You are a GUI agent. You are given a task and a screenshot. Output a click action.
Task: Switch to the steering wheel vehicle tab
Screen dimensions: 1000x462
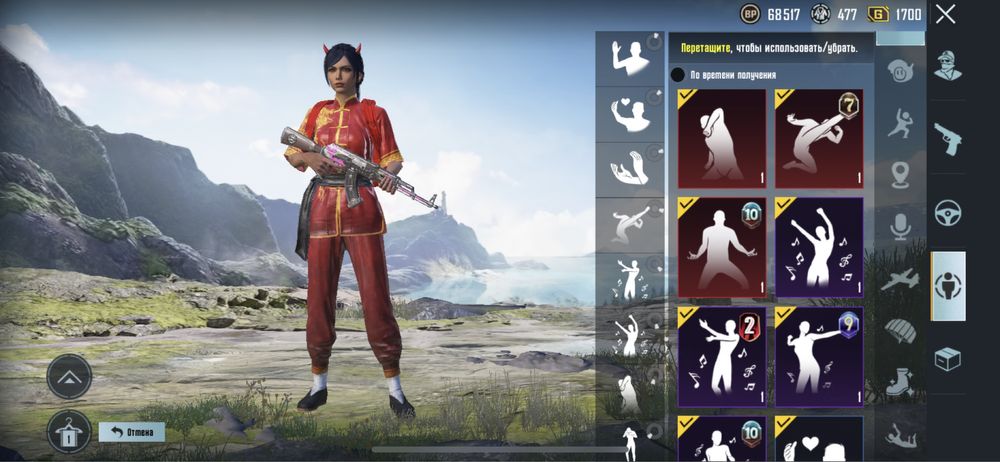click(x=948, y=212)
